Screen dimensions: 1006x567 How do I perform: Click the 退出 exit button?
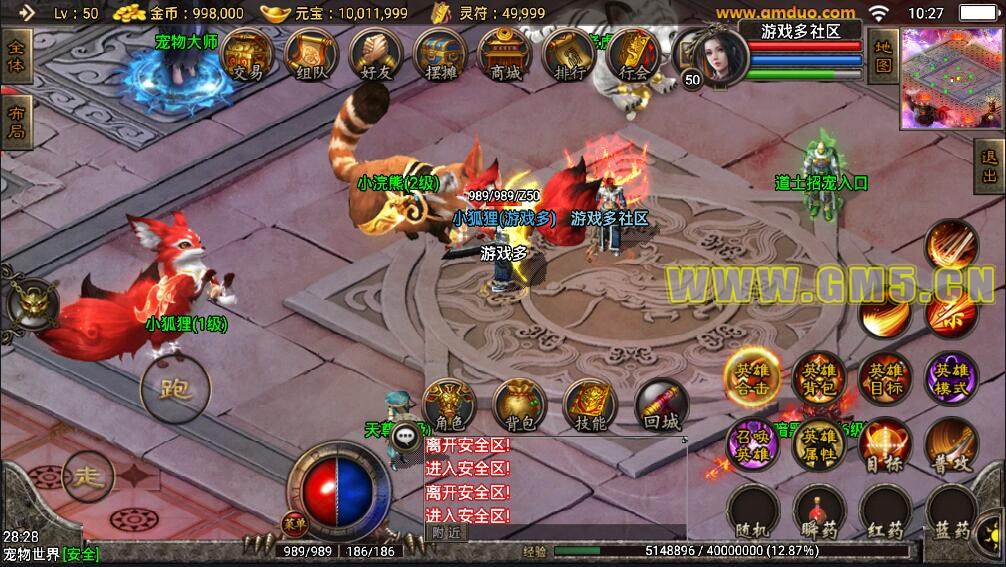(x=989, y=167)
